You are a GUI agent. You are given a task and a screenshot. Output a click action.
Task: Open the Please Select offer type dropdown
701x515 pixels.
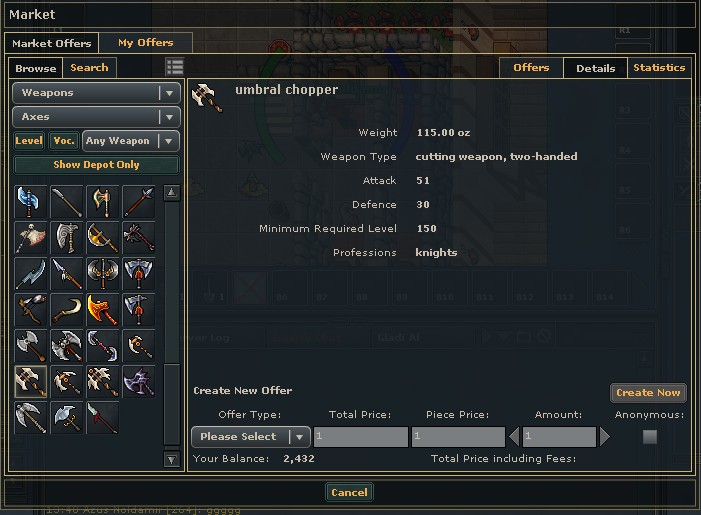coord(250,437)
